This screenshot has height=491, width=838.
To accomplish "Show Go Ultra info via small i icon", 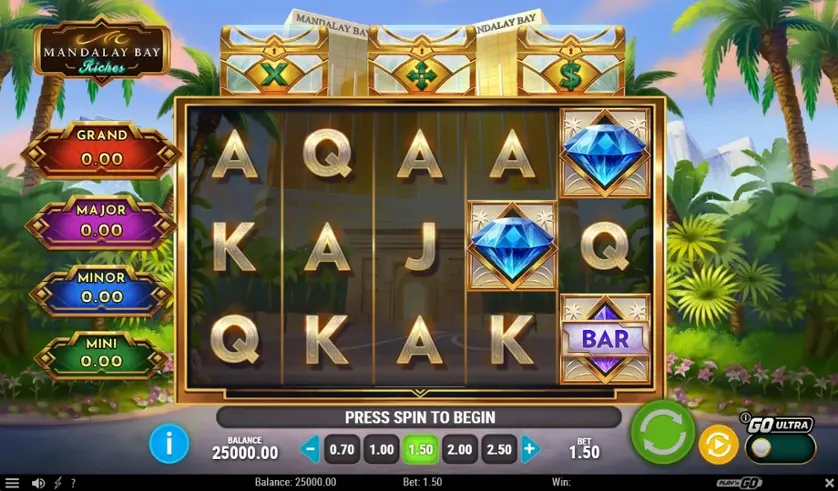I will click(x=745, y=418).
